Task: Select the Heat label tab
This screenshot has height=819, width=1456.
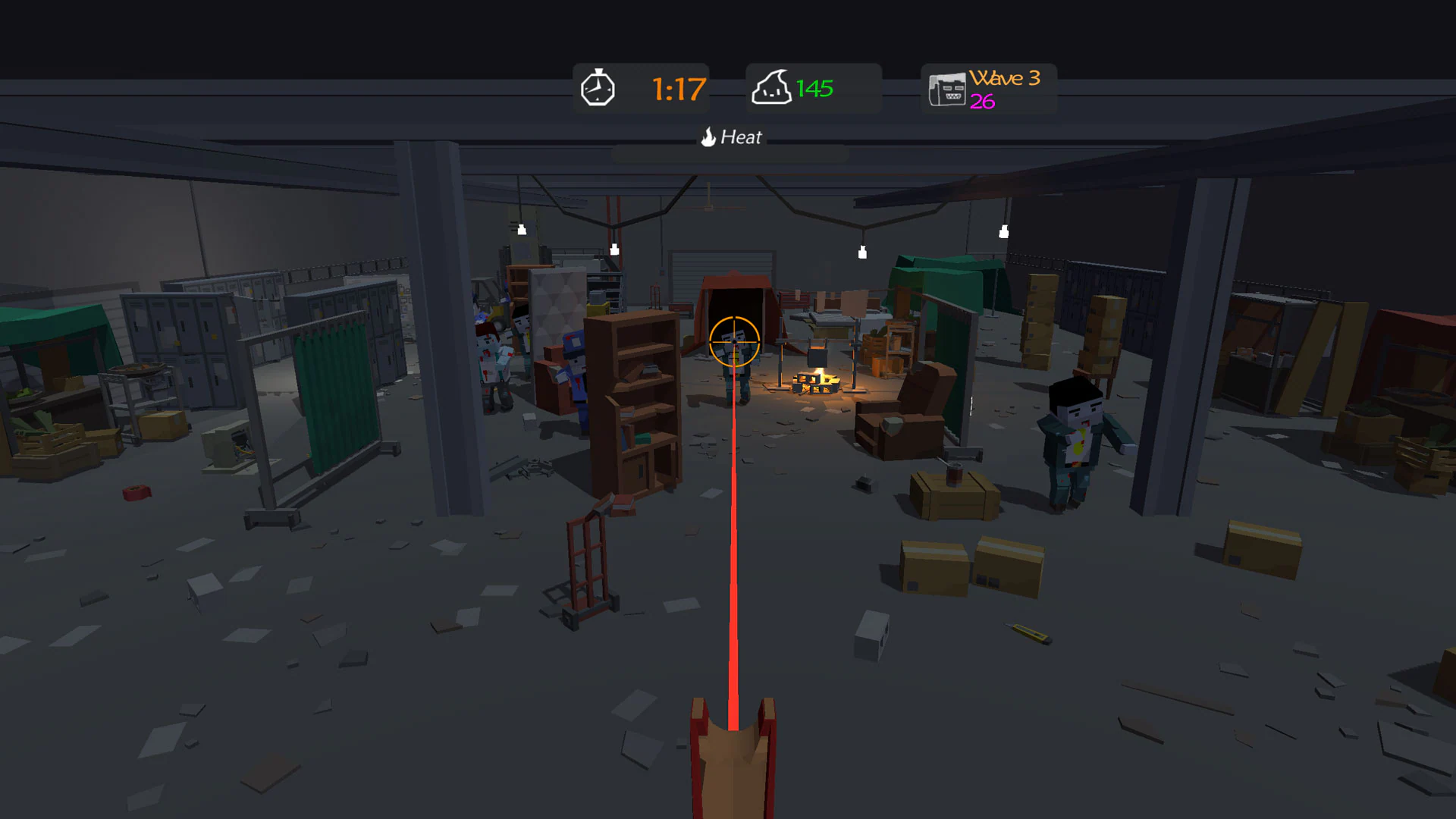Action: (x=741, y=137)
